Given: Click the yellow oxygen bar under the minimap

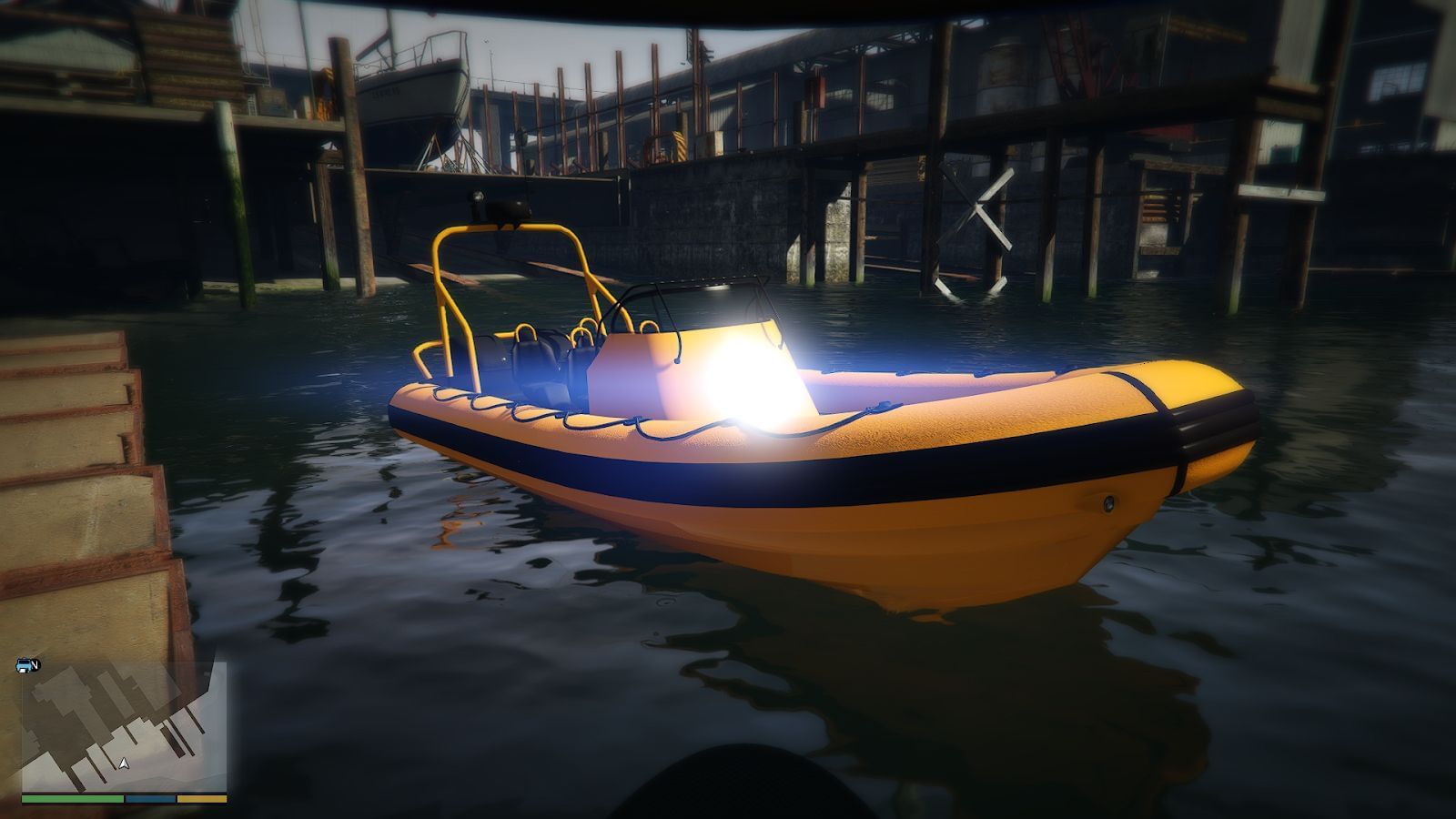Looking at the screenshot, I should pos(202,799).
